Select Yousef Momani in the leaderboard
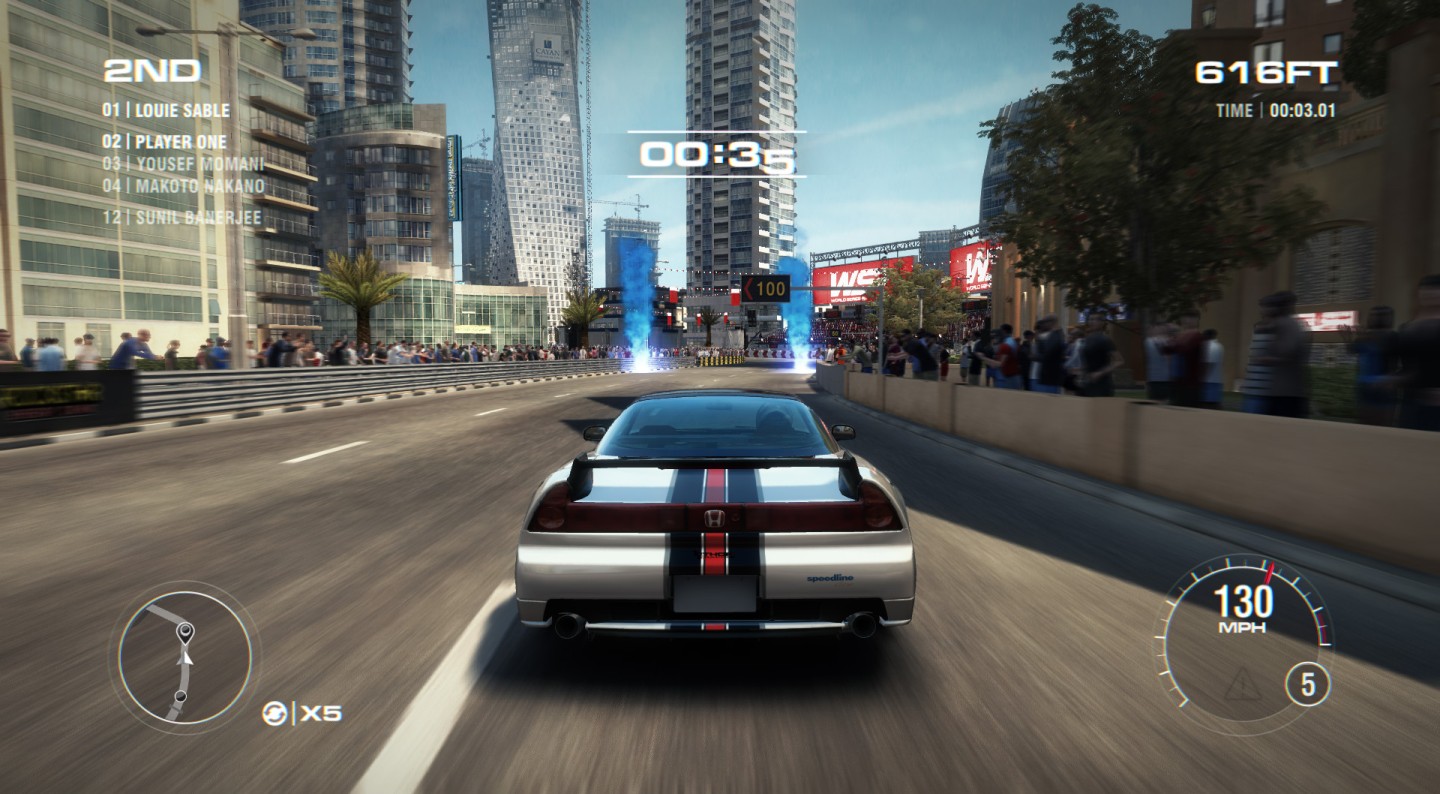The width and height of the screenshot is (1440, 794). [182, 163]
